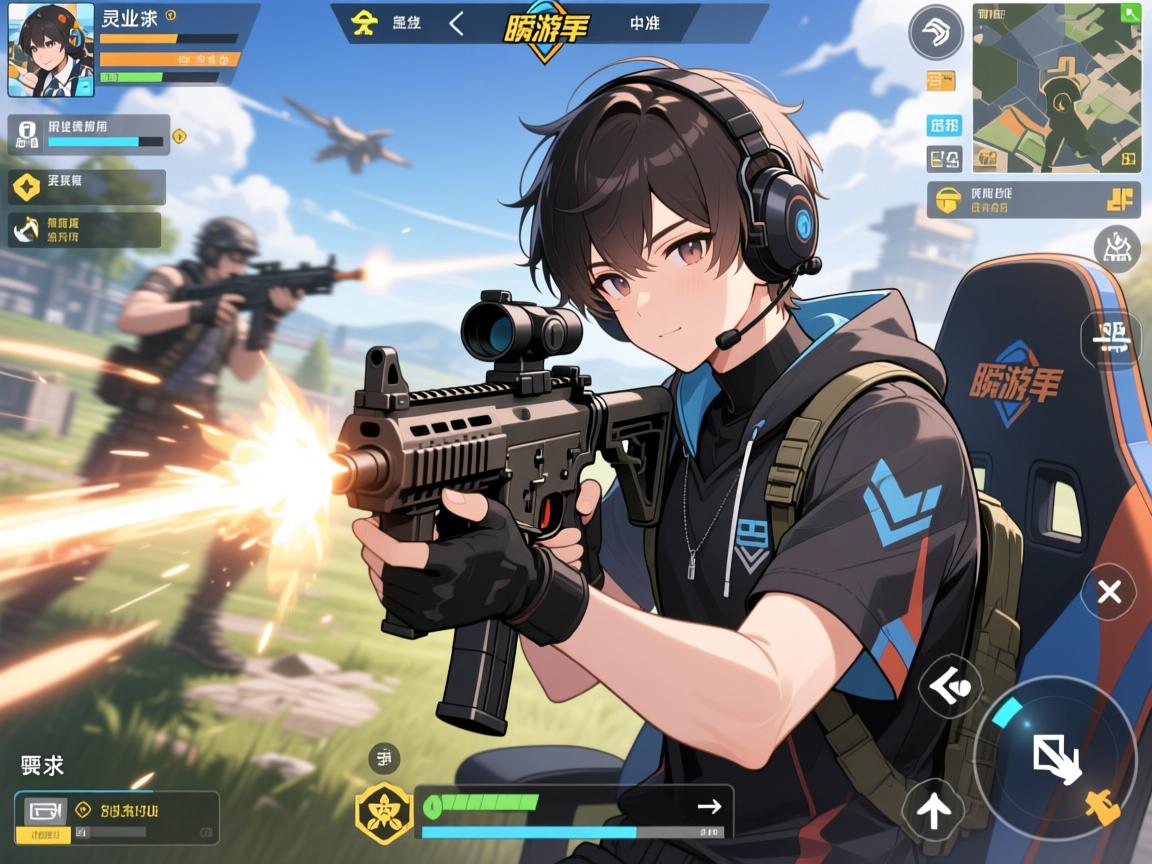The width and height of the screenshot is (1152, 864).
Task: Tap the left-pointing chevron hexagon button
Action: pos(949,686)
